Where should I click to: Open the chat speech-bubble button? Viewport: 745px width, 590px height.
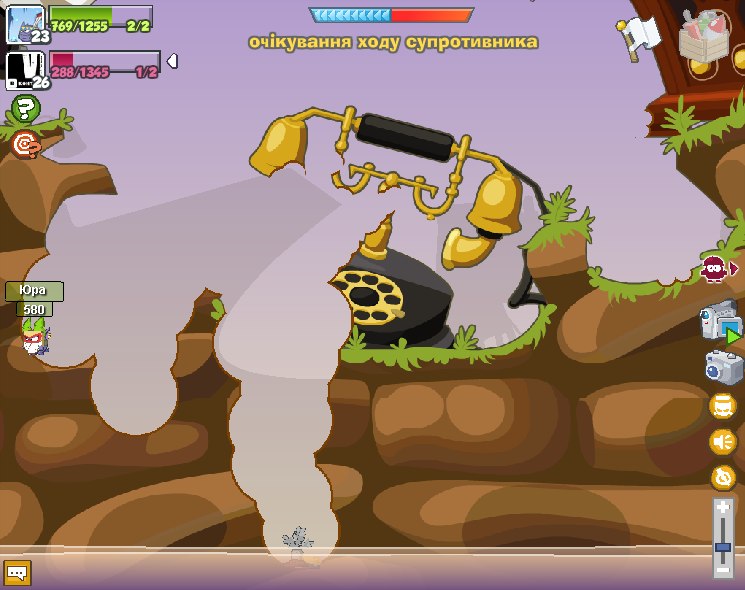click(x=17, y=573)
